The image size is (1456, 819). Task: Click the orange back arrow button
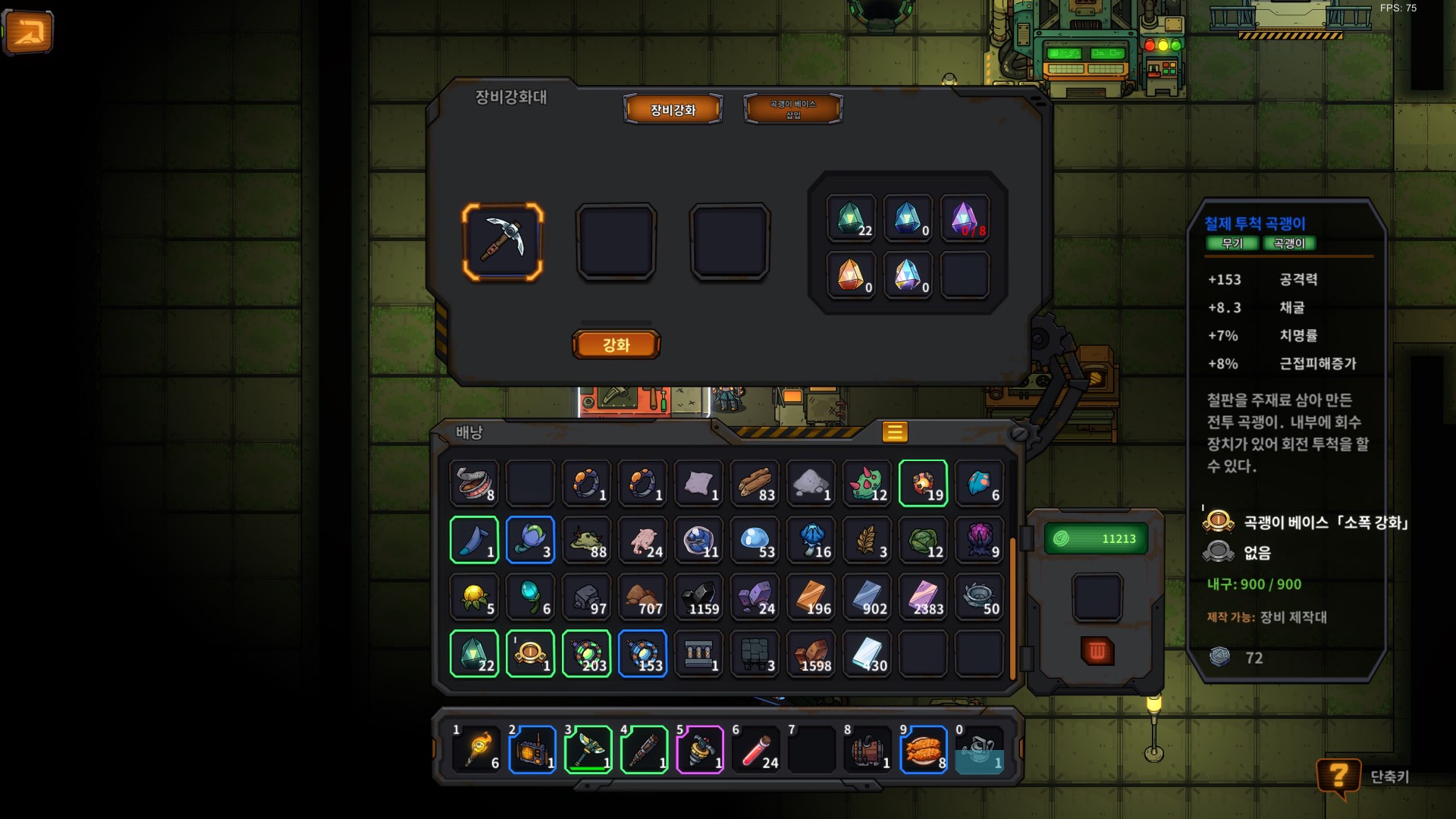pyautogui.click(x=29, y=33)
